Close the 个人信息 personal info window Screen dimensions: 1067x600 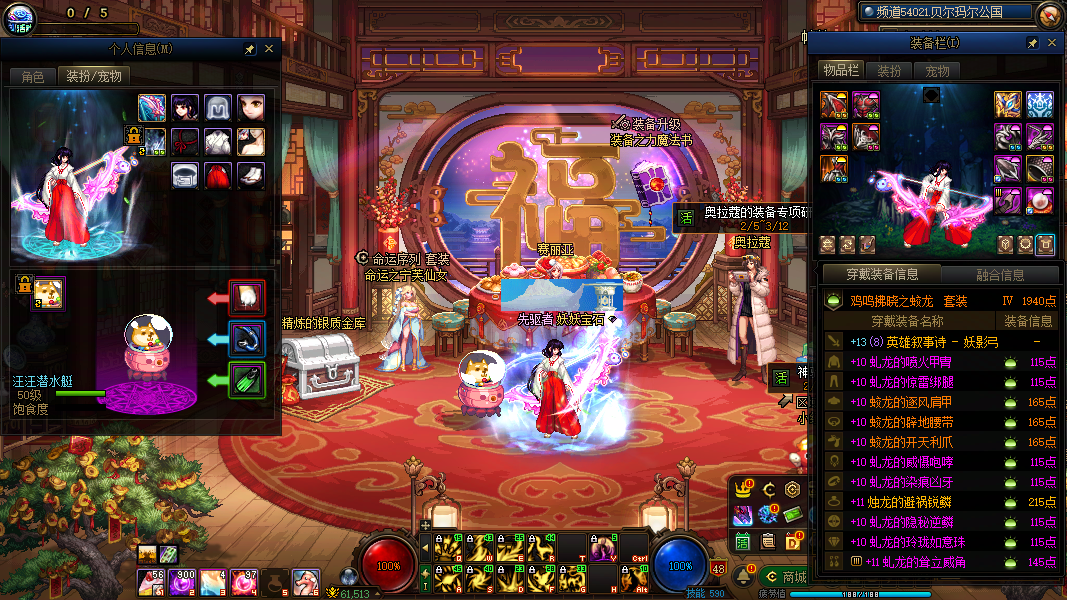tap(268, 48)
